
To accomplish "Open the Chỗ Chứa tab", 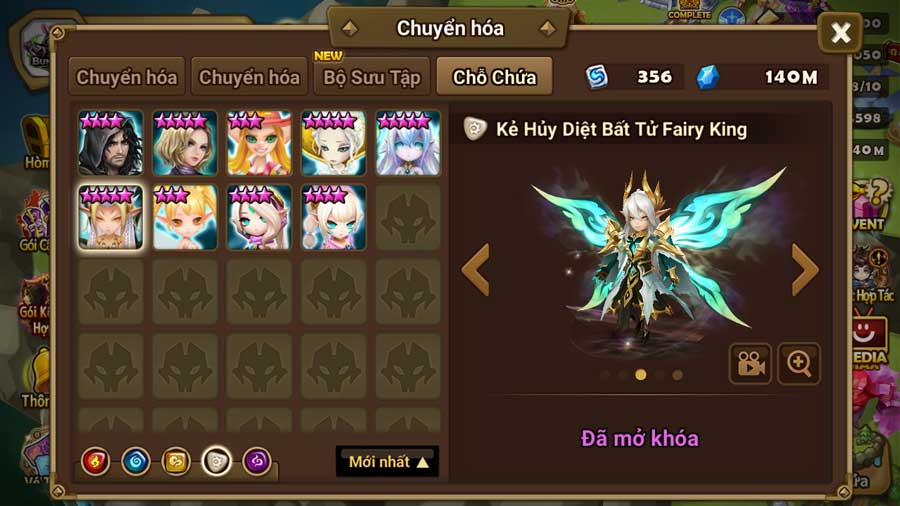I will click(494, 77).
